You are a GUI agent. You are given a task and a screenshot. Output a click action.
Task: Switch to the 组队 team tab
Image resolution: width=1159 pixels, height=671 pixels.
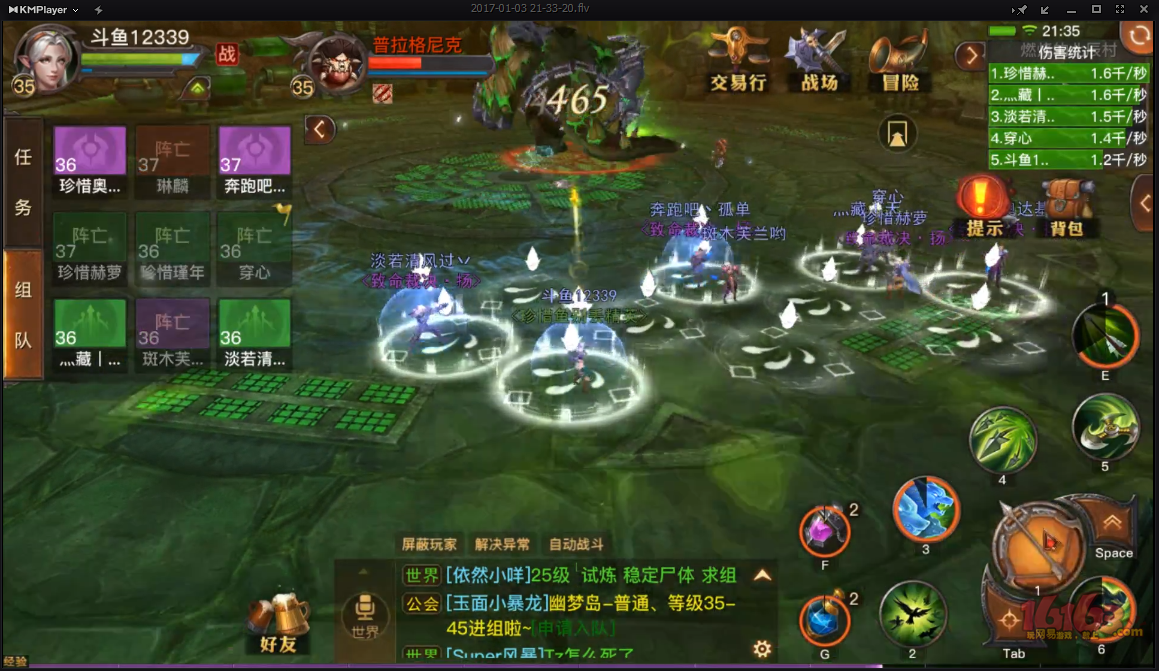(x=23, y=315)
